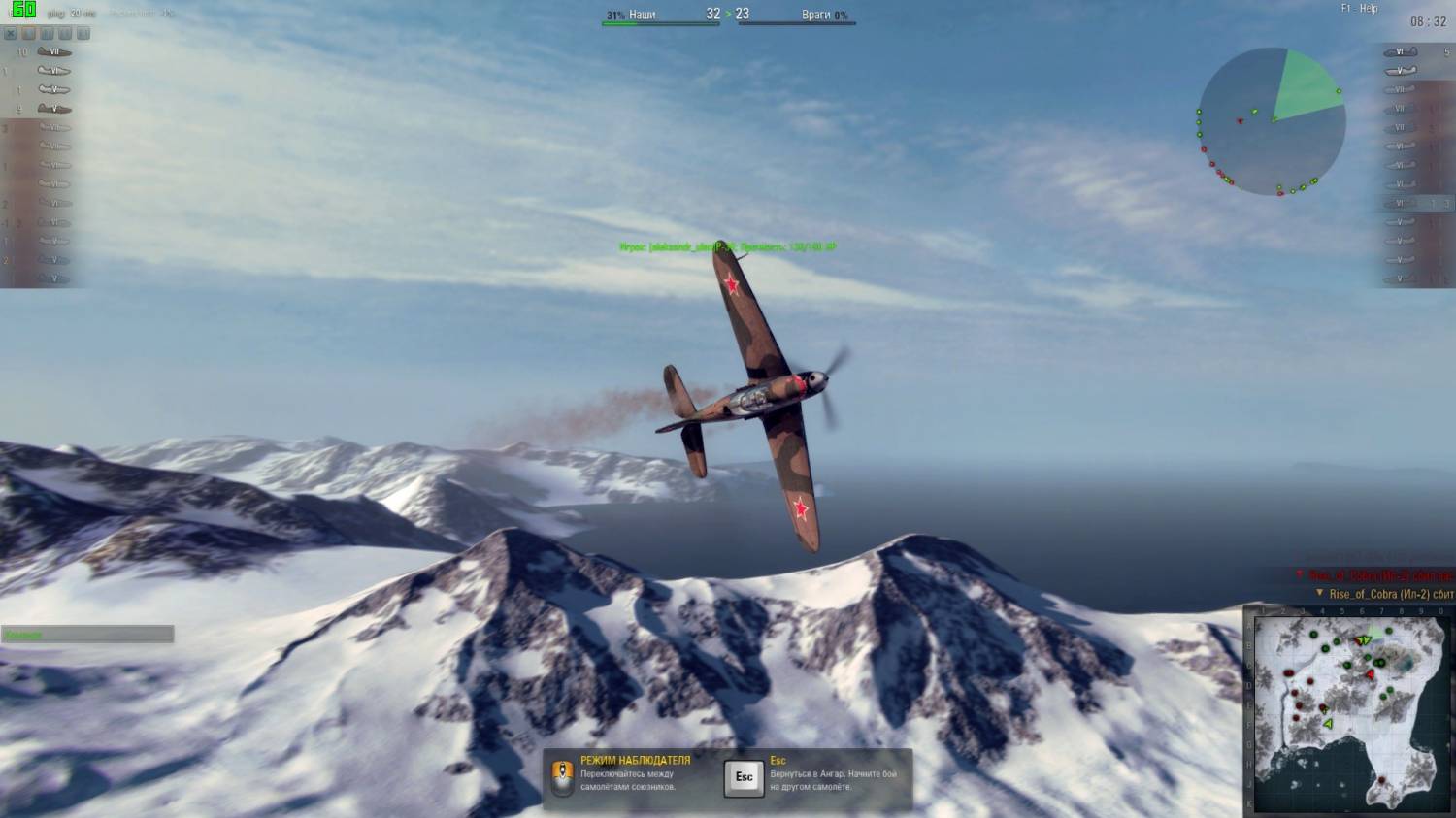Focus the green chat input box

pos(87,635)
